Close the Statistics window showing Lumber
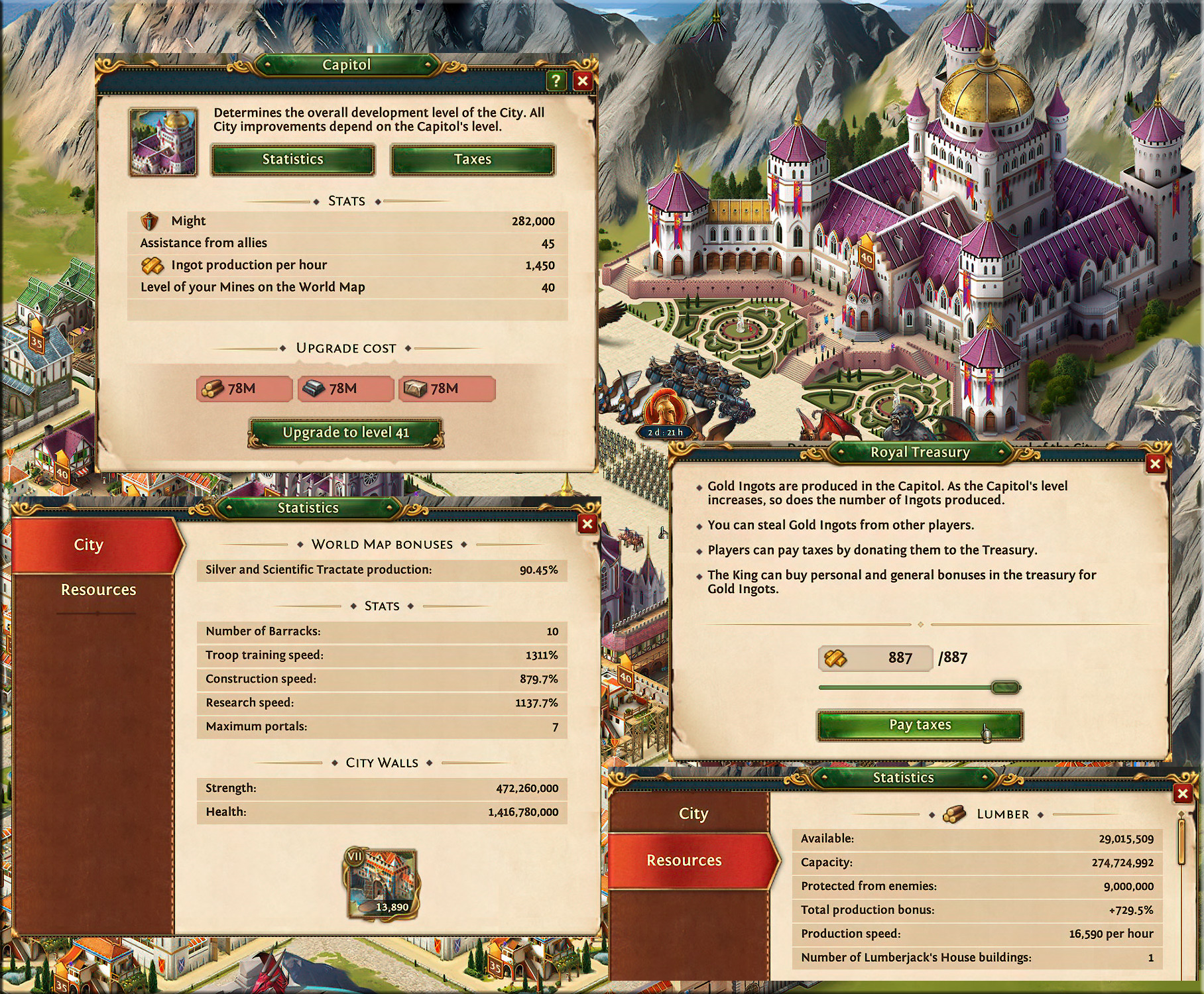 1182,793
